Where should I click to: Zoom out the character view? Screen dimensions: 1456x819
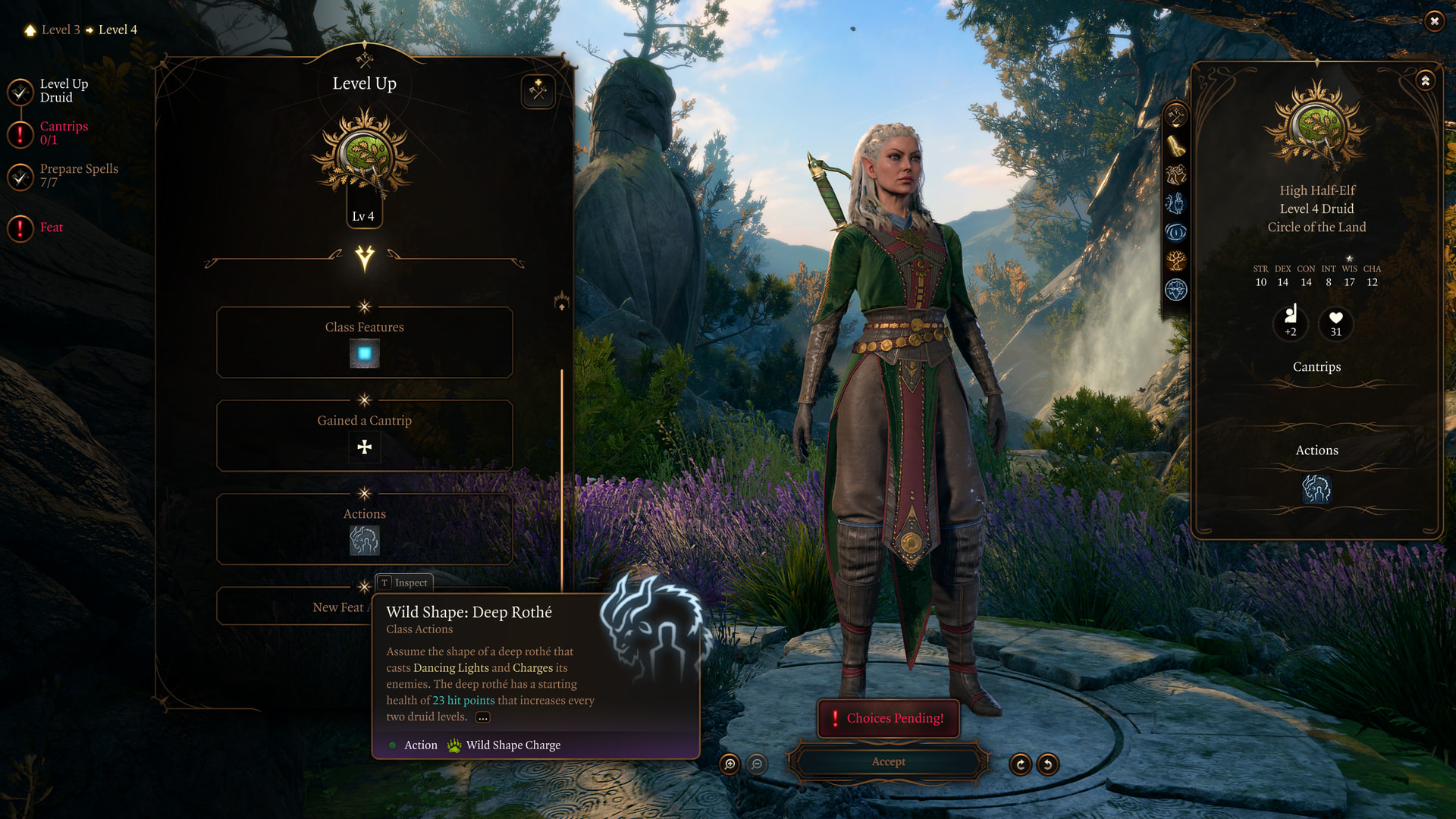757,764
